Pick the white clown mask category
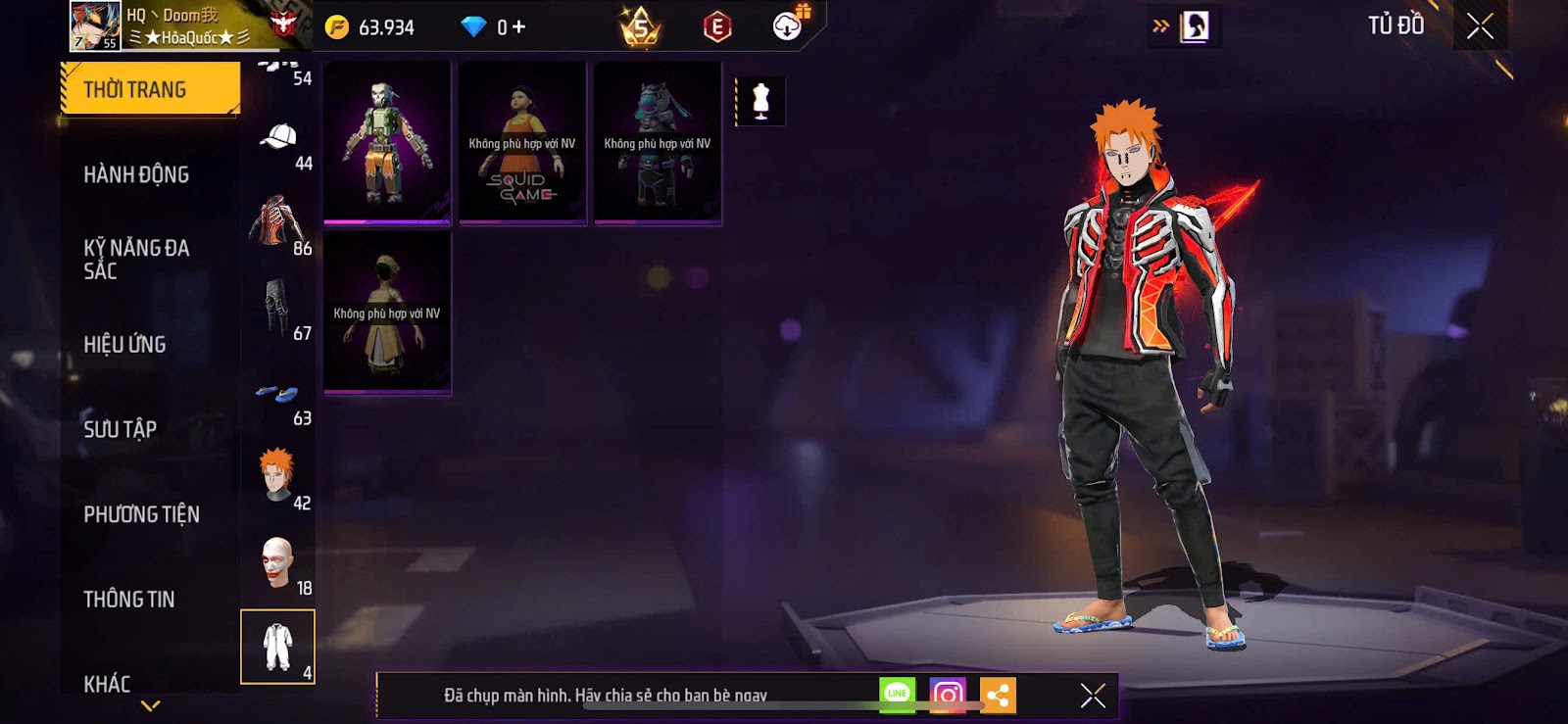The height and width of the screenshot is (724, 1568). coord(279,563)
